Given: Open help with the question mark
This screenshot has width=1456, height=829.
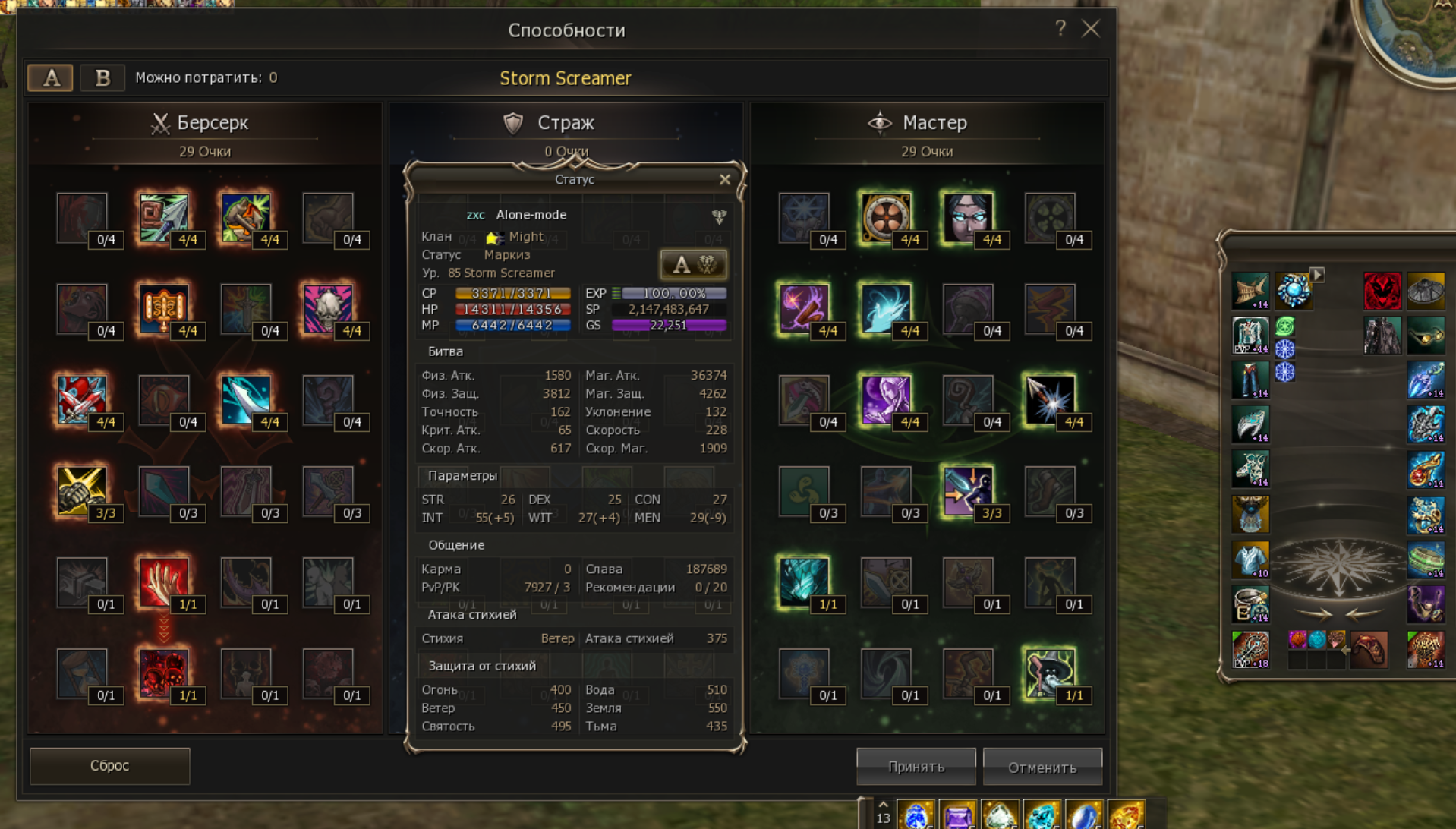Looking at the screenshot, I should click(1060, 29).
